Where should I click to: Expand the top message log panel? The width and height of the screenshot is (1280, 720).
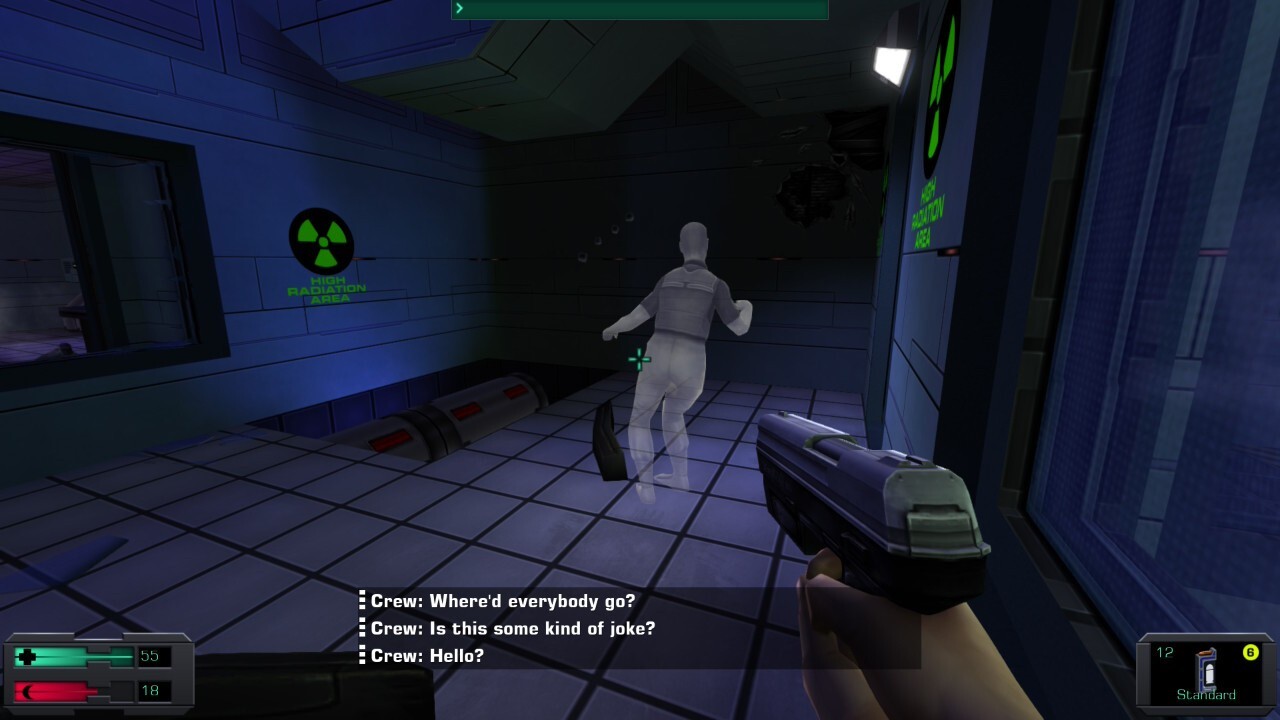coord(640,8)
